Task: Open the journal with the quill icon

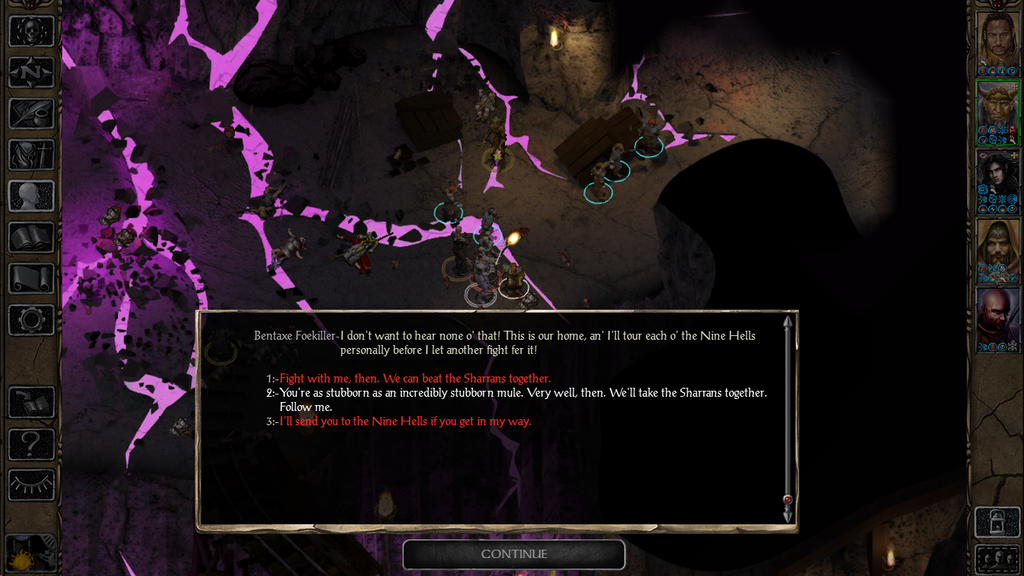Action: pyautogui.click(x=31, y=113)
